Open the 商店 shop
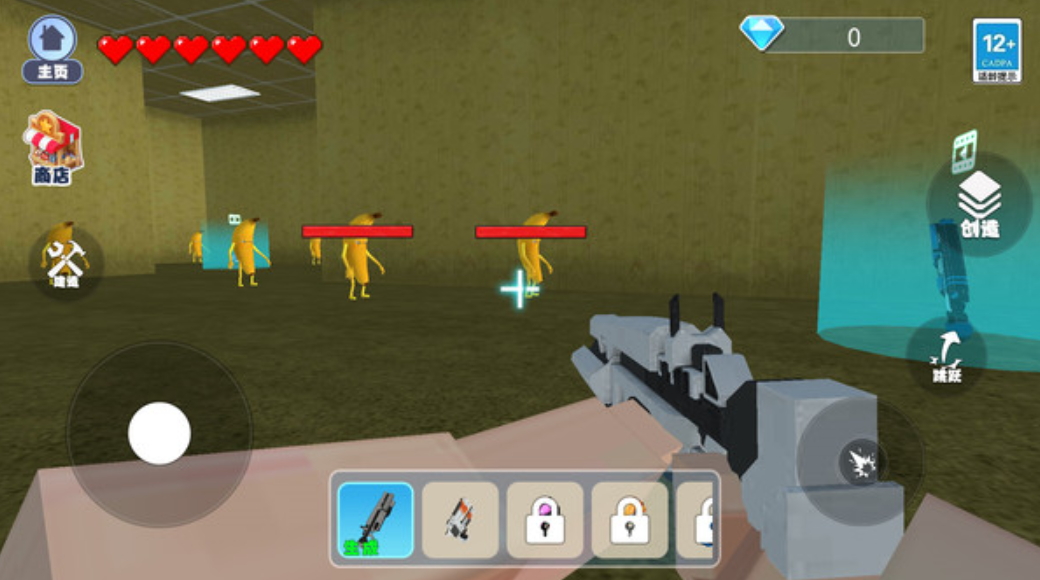This screenshot has width=1040, height=580. tap(55, 147)
